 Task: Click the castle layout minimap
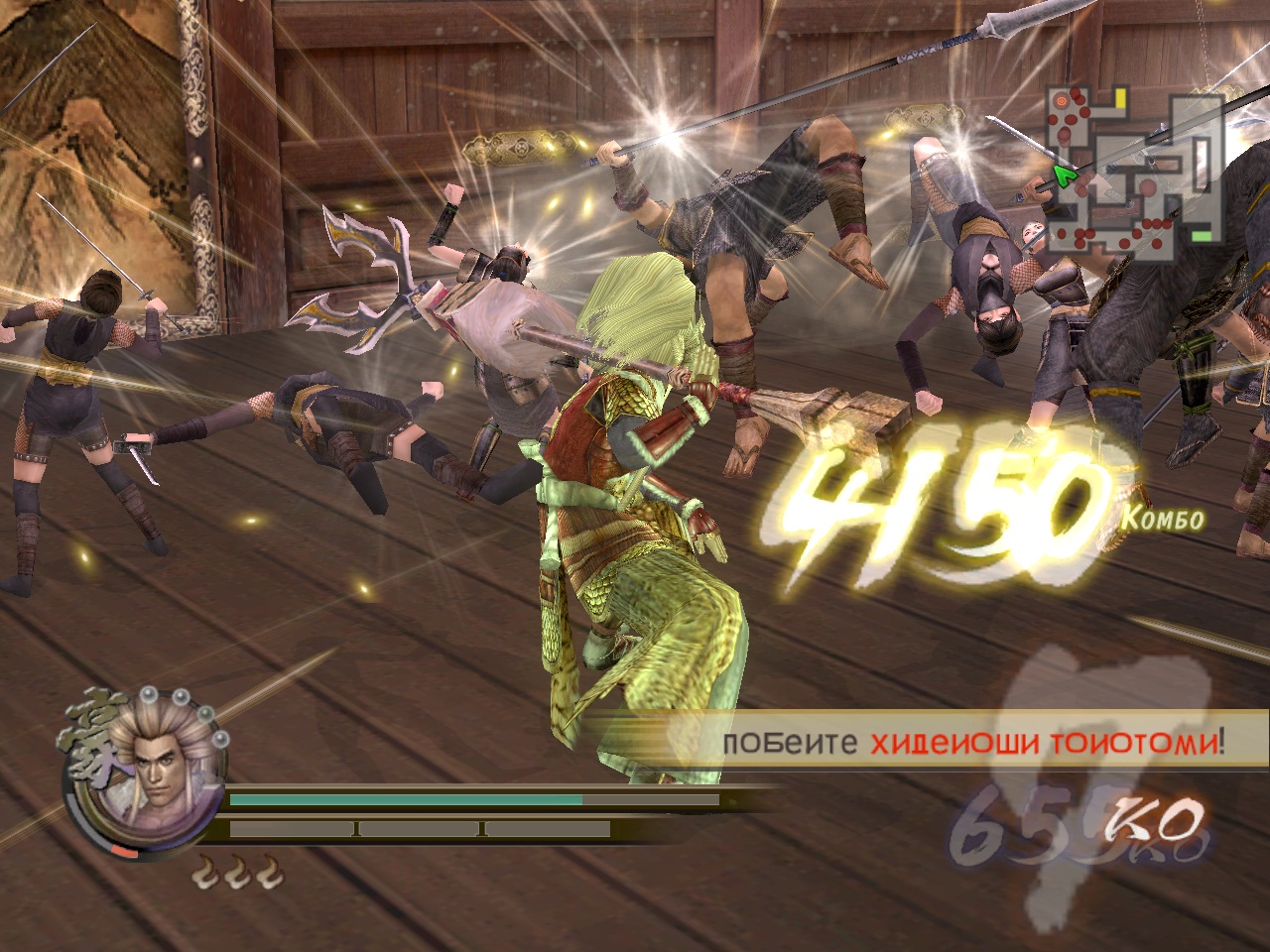pos(1135,169)
